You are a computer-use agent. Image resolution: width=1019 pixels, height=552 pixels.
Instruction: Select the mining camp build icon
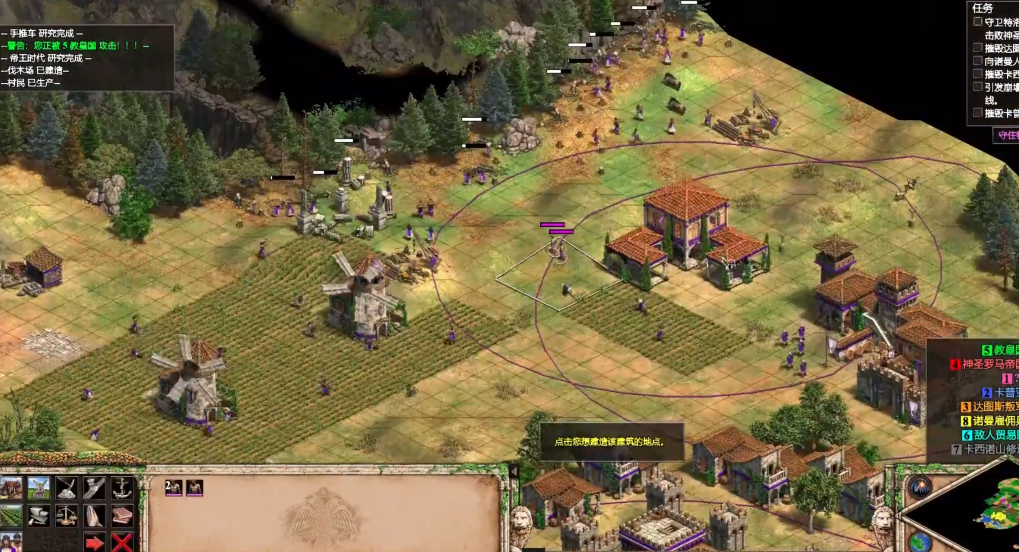point(67,488)
